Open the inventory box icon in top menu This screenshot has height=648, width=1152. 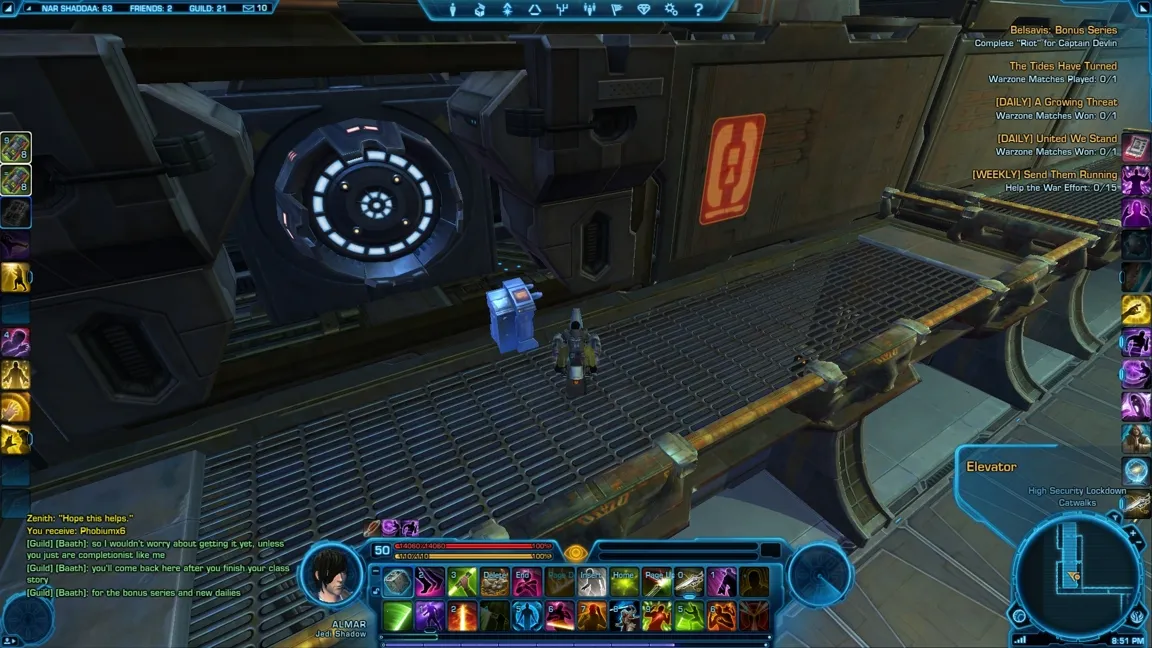point(480,10)
